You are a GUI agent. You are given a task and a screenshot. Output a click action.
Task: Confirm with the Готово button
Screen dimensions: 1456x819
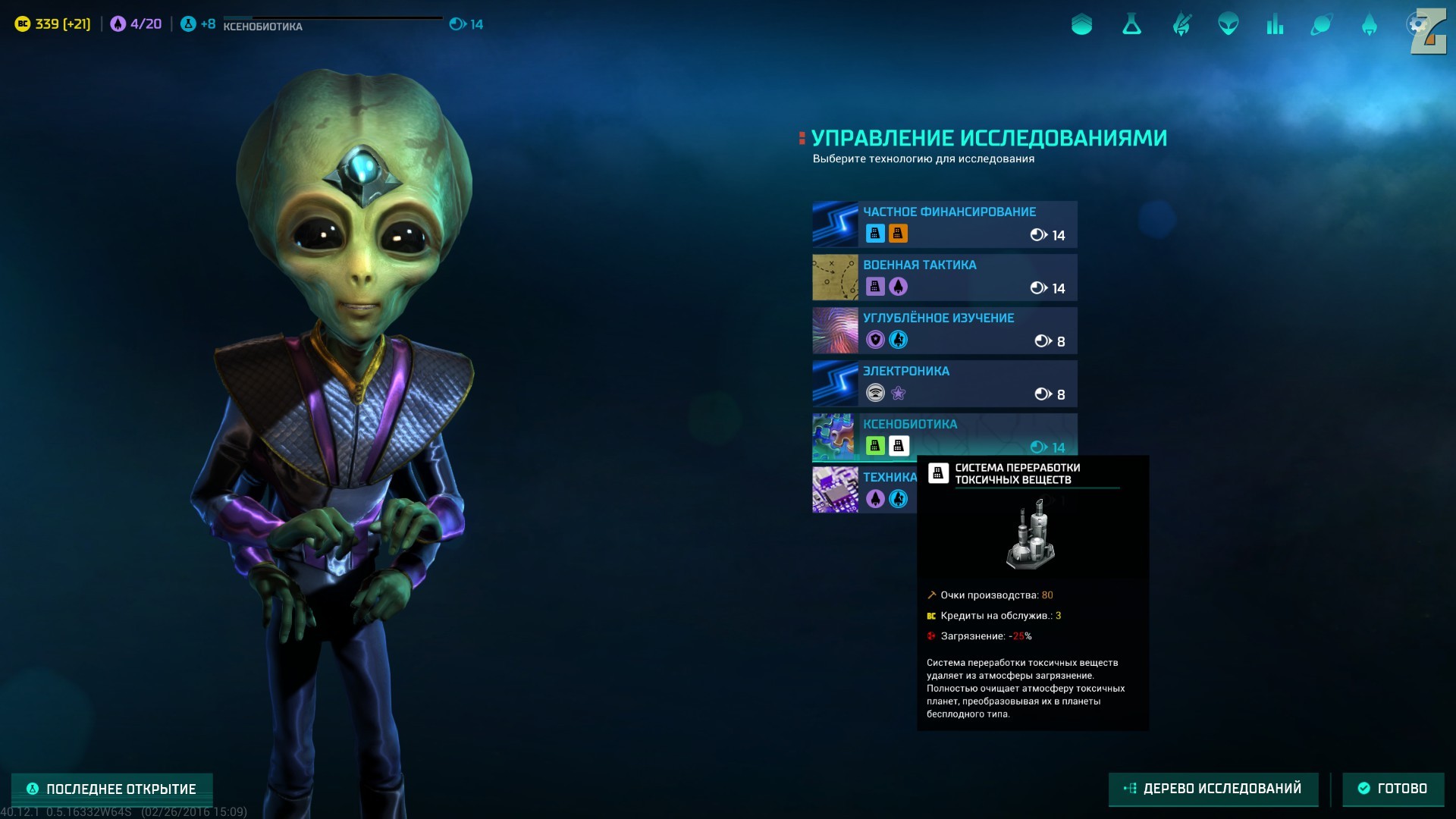(x=1392, y=789)
